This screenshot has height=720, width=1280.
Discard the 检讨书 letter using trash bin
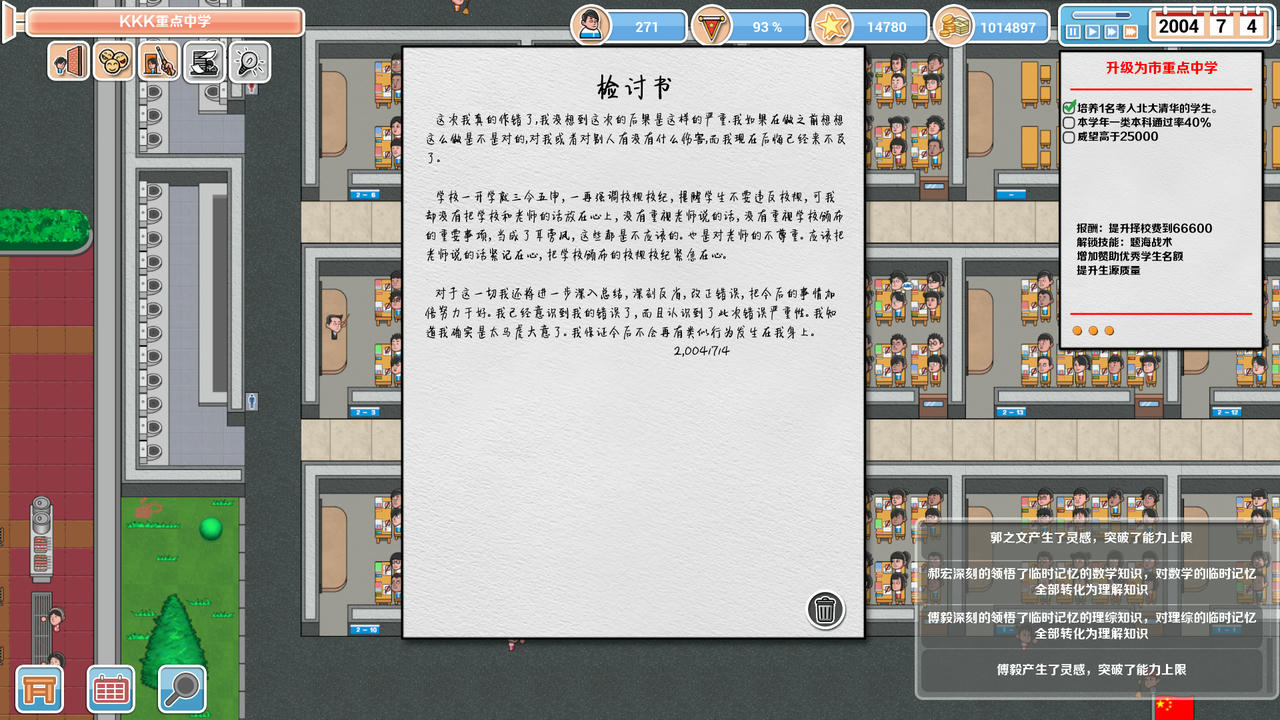(824, 609)
